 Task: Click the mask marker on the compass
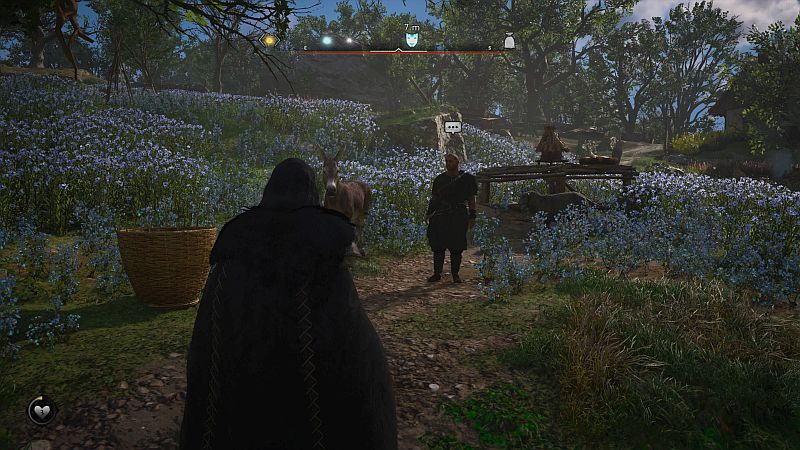point(412,40)
